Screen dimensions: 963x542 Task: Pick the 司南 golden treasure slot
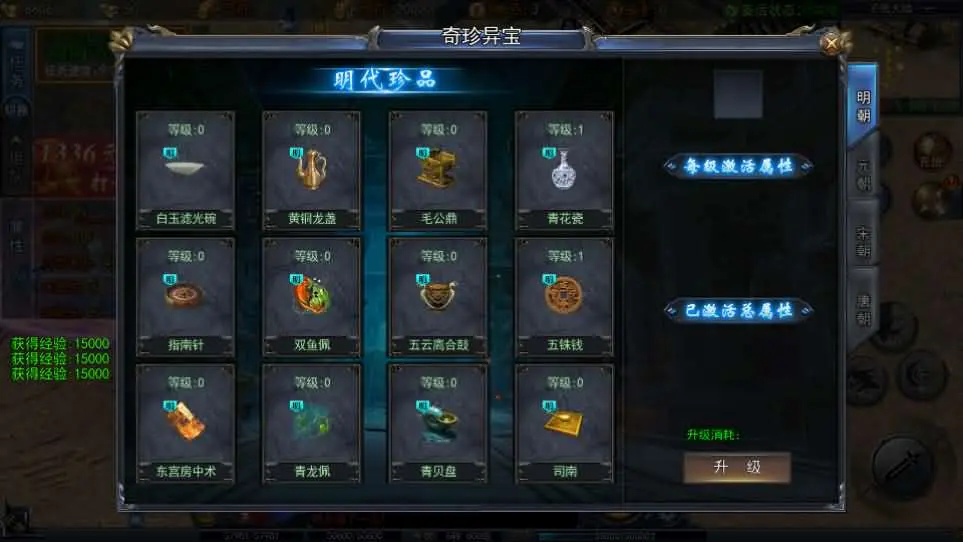click(564, 423)
